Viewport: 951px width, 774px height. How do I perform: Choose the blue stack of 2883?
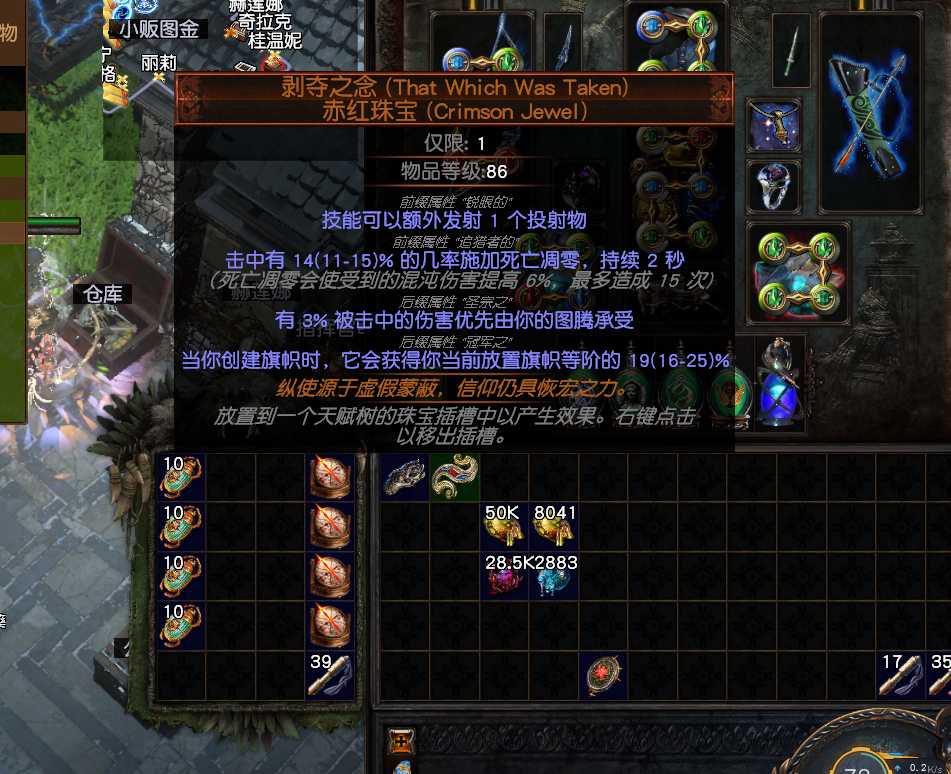[553, 578]
